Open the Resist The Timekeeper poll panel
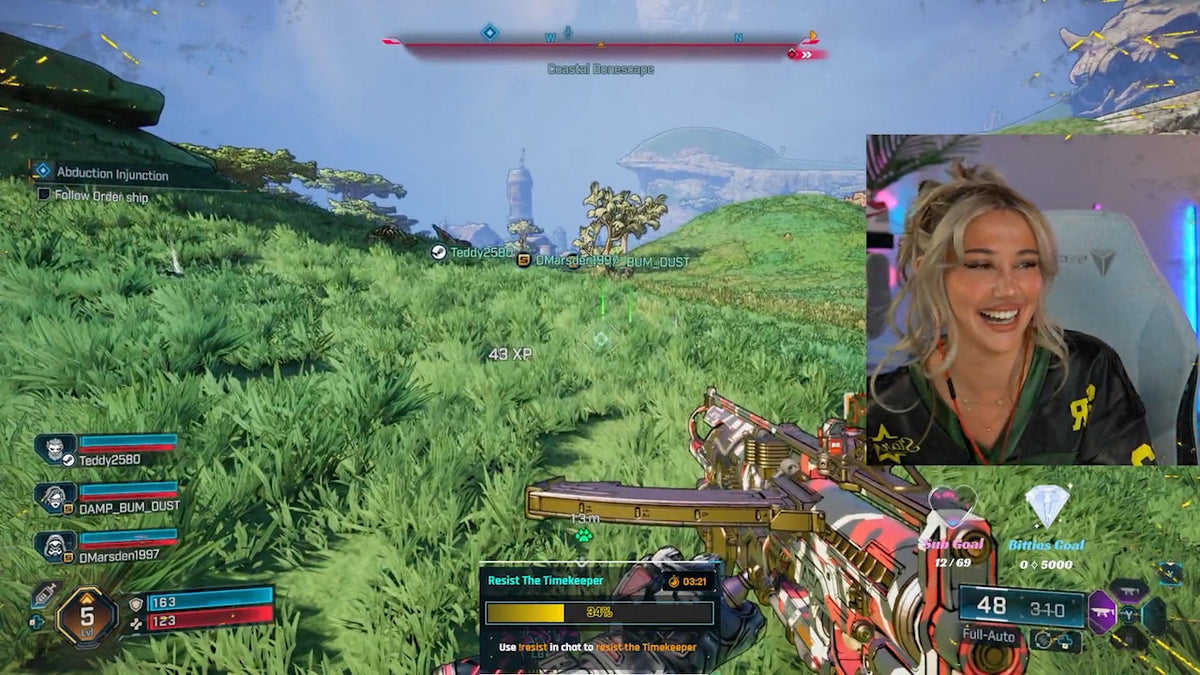This screenshot has height=675, width=1200. tap(599, 612)
